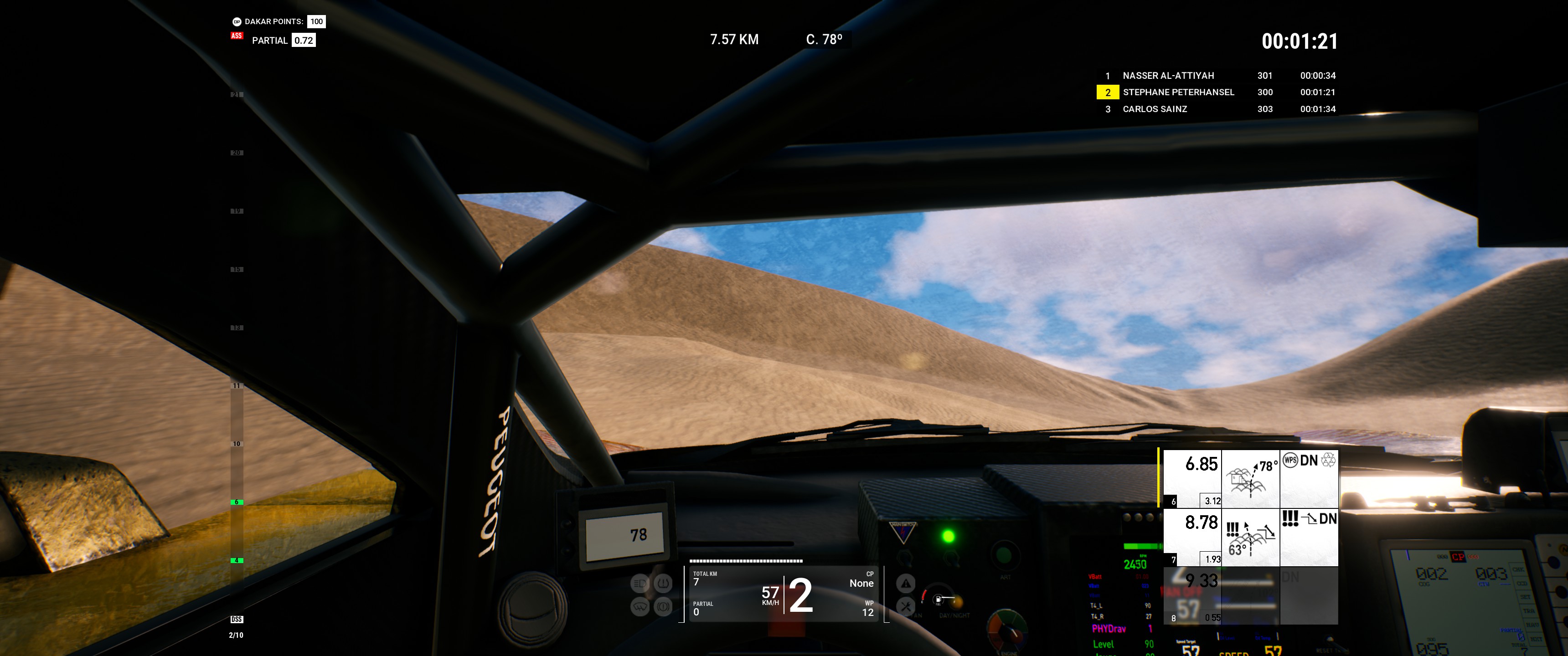The height and width of the screenshot is (656, 1568).
Task: Click the headlights indicator icon
Action: [x=640, y=584]
